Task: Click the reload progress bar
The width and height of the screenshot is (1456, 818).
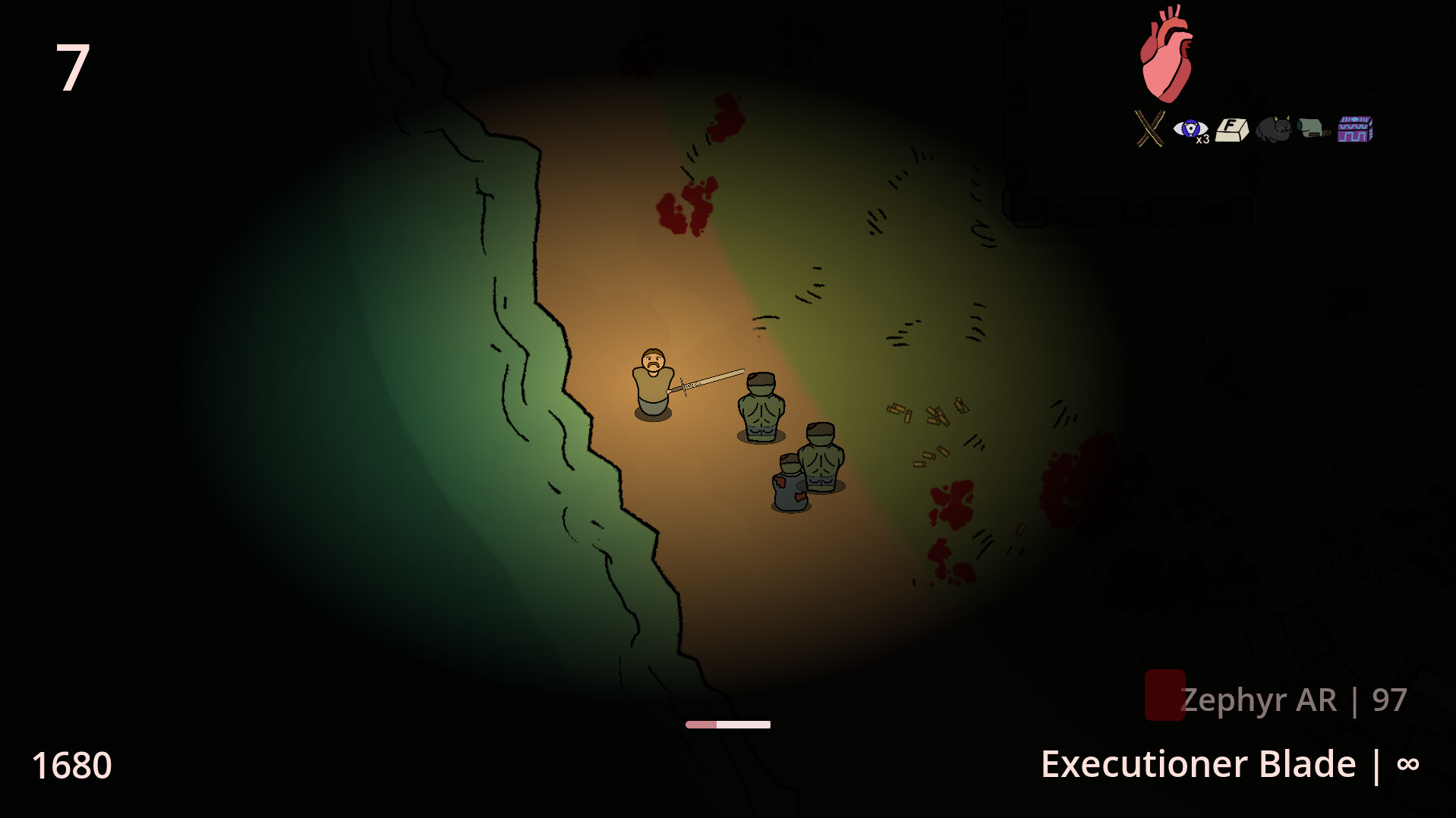Action: [727, 723]
